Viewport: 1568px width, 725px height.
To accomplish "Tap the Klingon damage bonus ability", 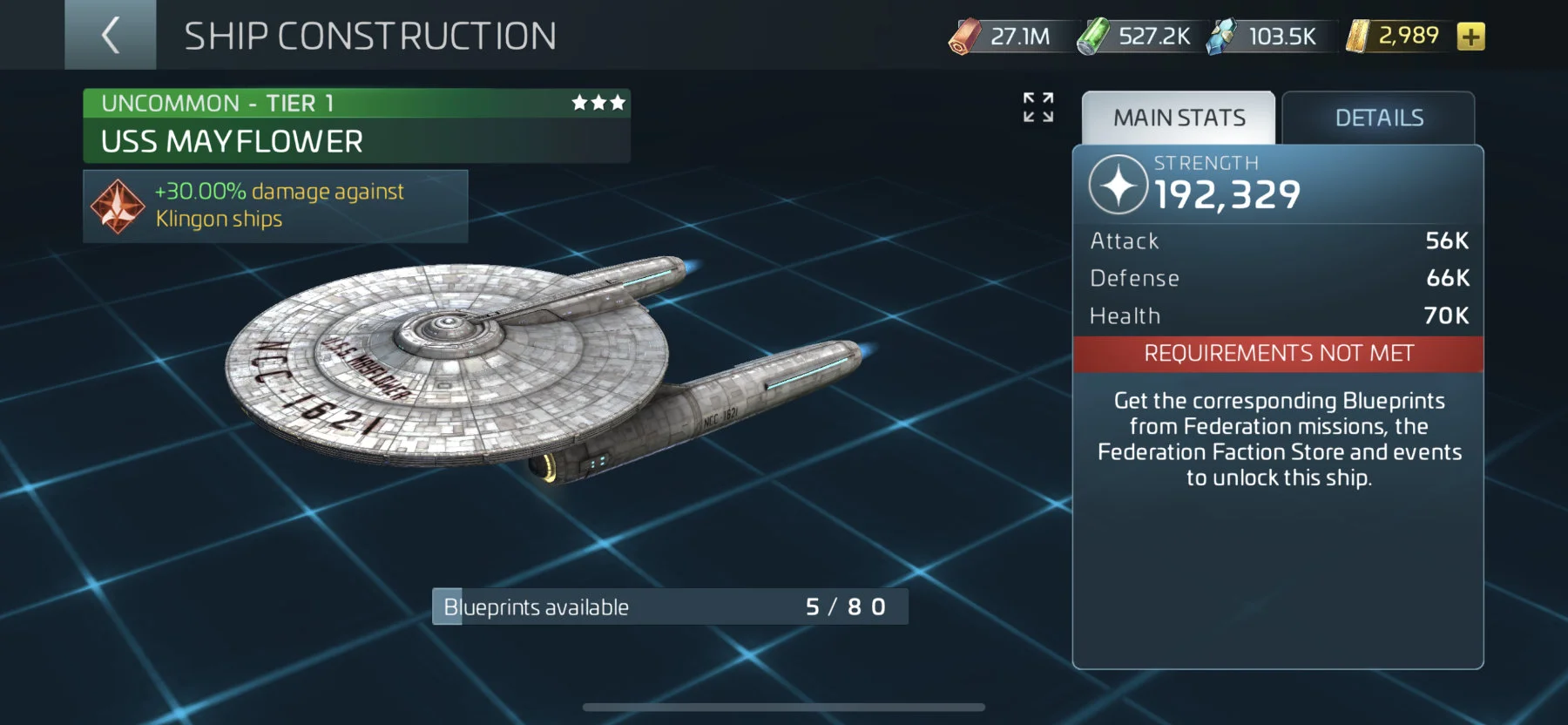I will [275, 206].
